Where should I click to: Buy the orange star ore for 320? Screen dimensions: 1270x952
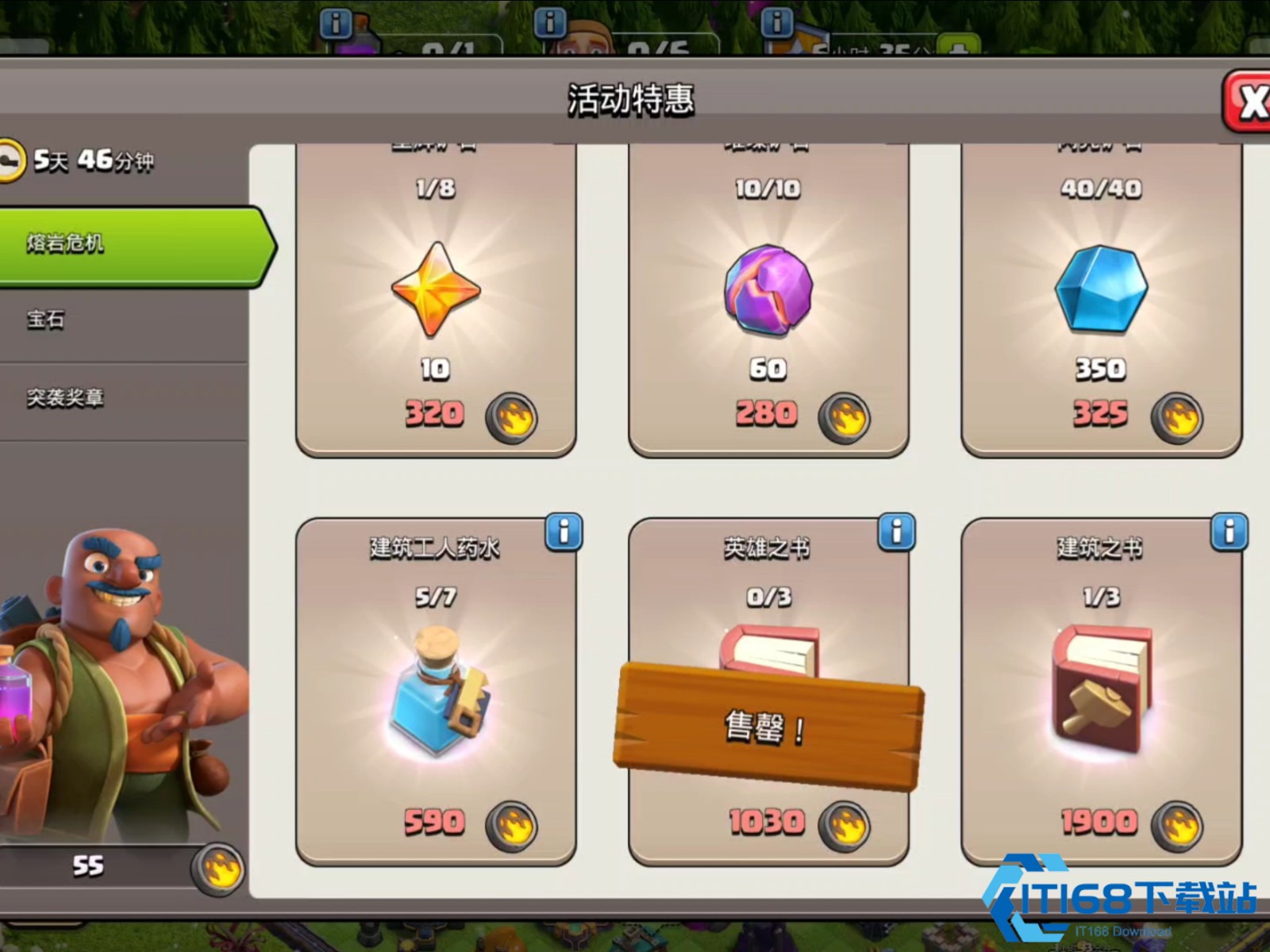(x=436, y=301)
